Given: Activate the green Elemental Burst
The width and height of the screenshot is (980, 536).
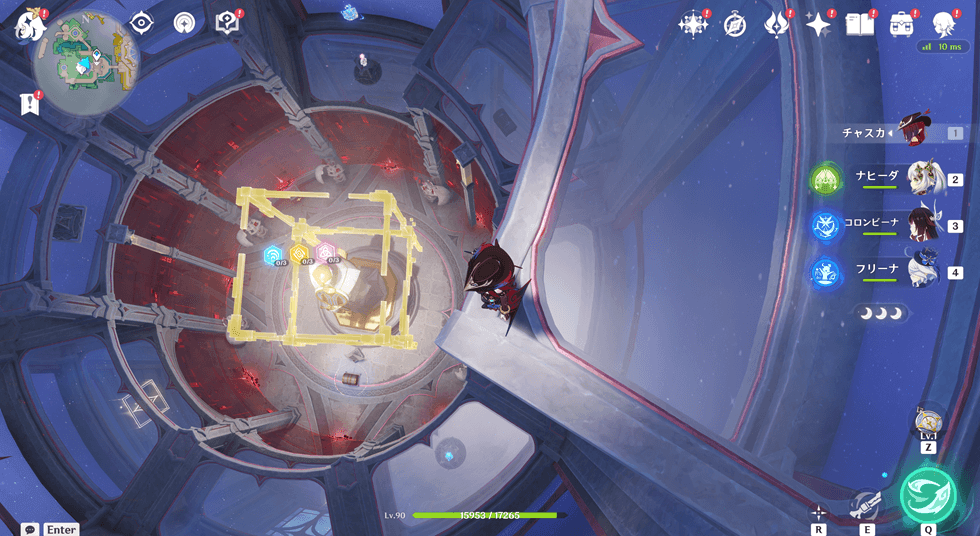Looking at the screenshot, I should [x=928, y=495].
